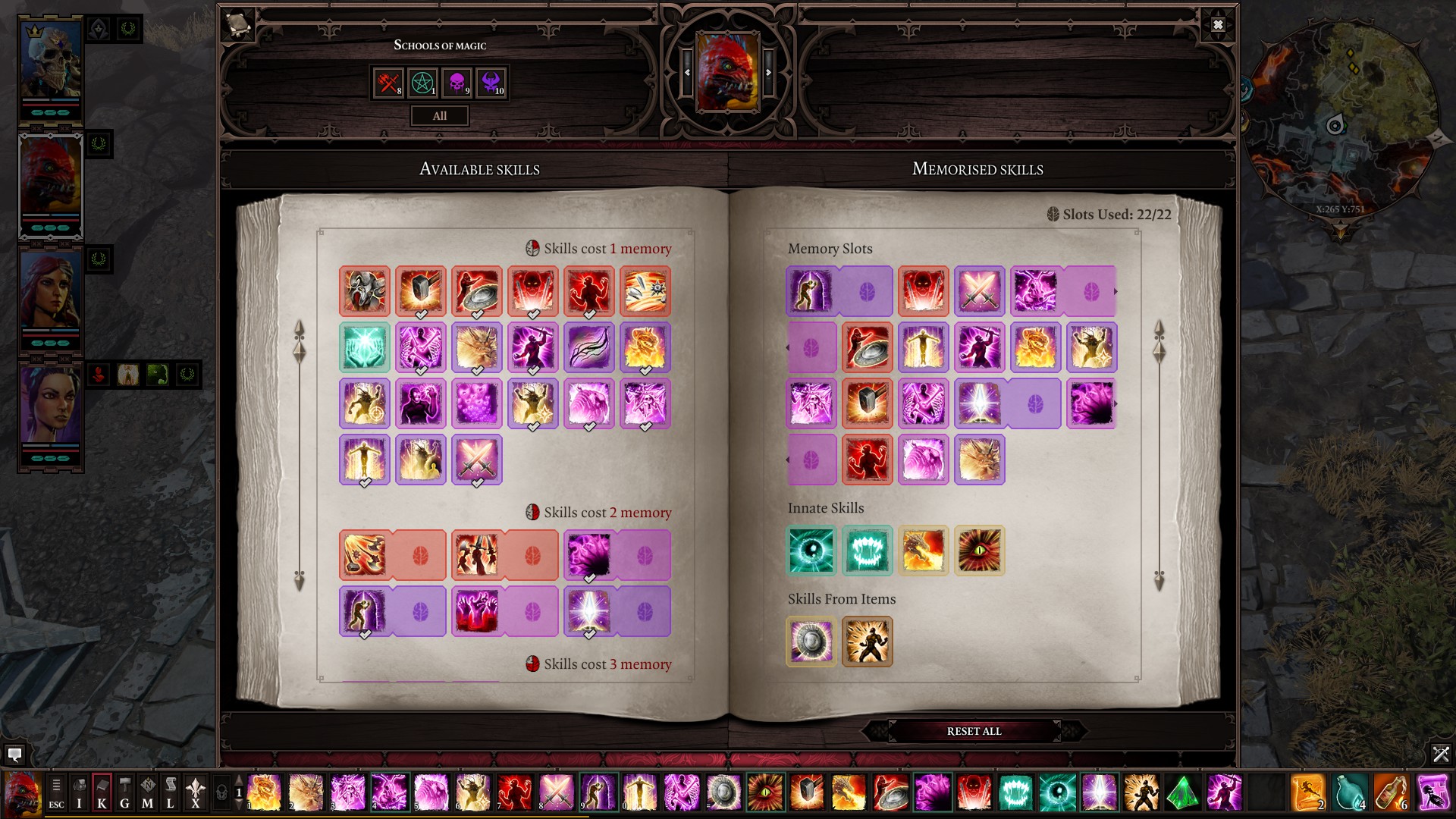The height and width of the screenshot is (819, 1456).
Task: Select the red-haired woman party portrait
Action: pos(50,294)
